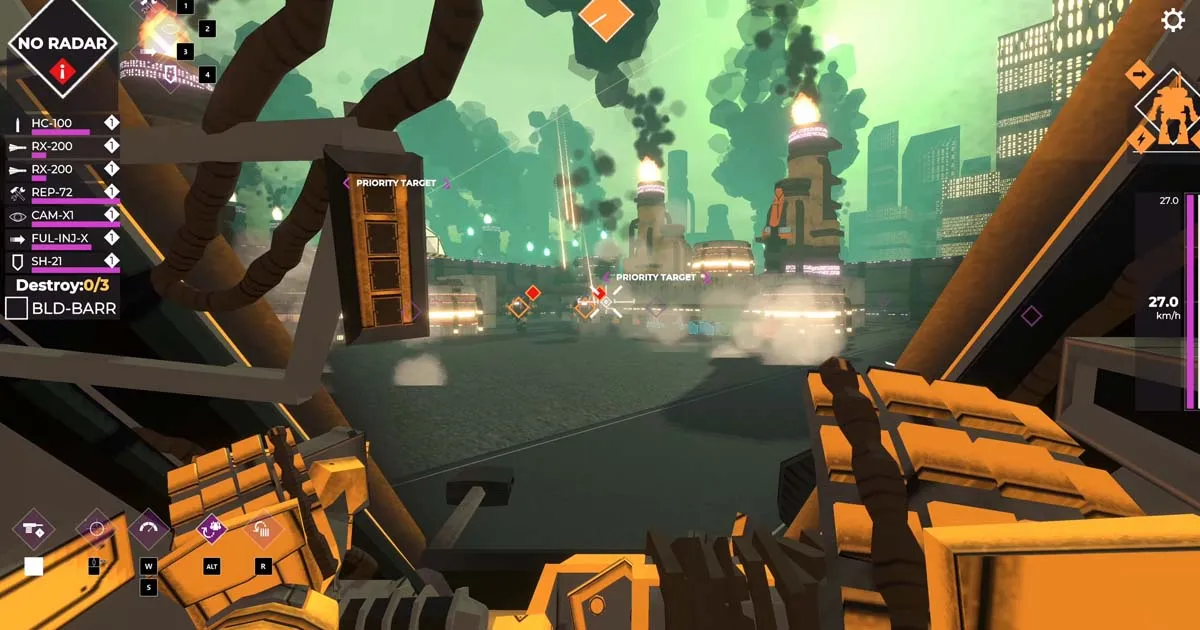This screenshot has height=630, width=1200.
Task: Select the SH-21 shield module
Action: pos(60,262)
